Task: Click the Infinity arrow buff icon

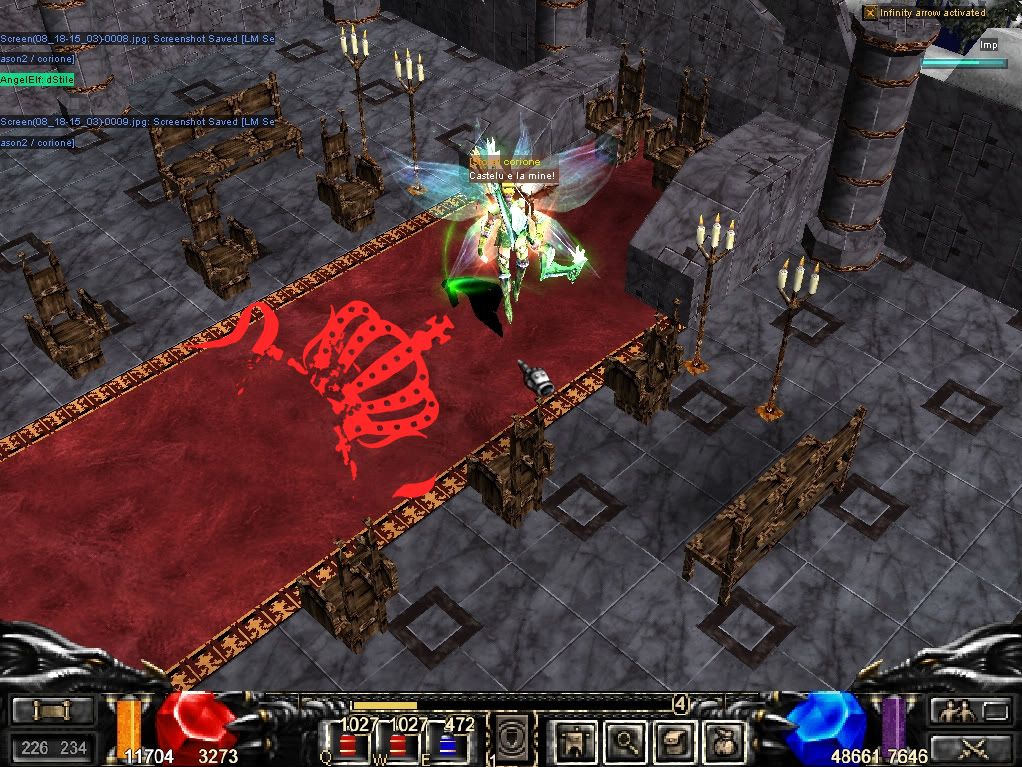Action: tap(871, 13)
